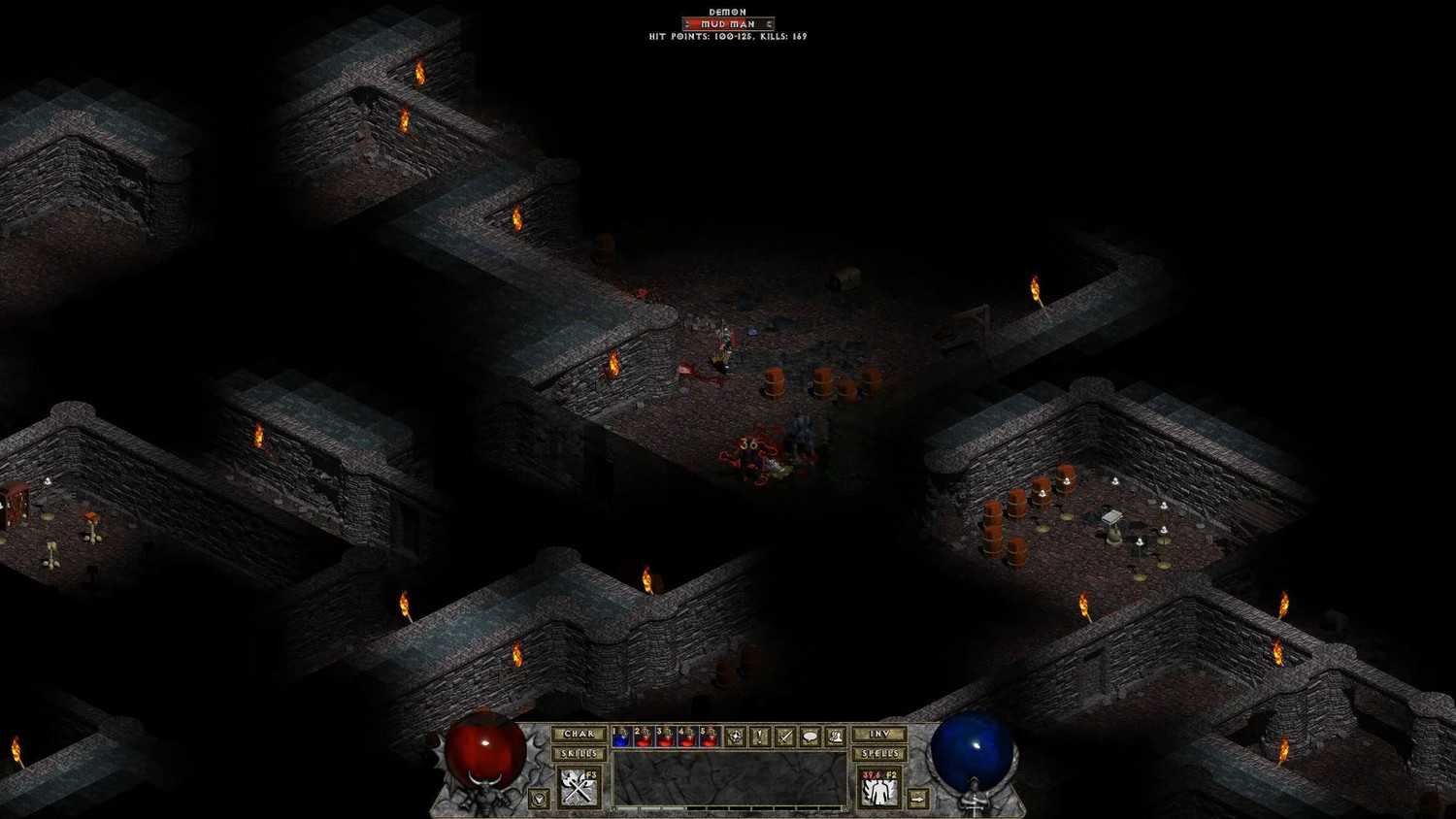Use the red health potion in belt slot 2
Viewport: 1456px width, 819px height.
[644, 737]
